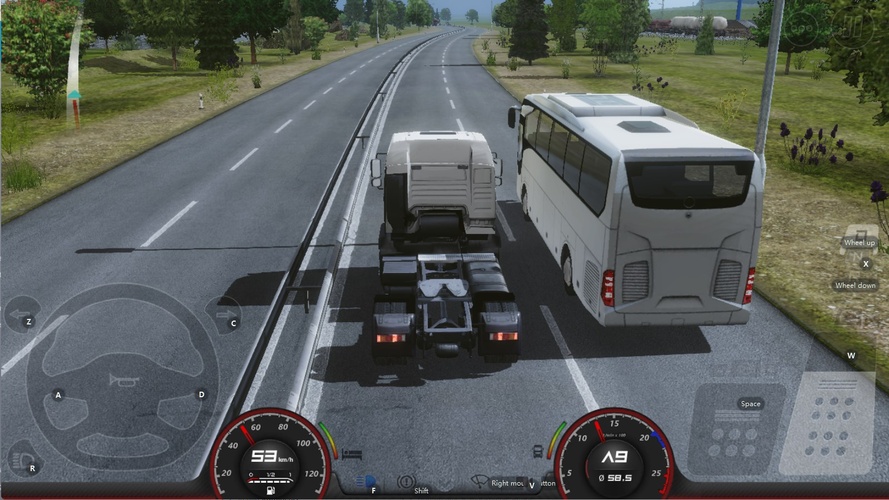The height and width of the screenshot is (500, 889).
Task: Activate the left turn signal arrow
Action: (21, 316)
